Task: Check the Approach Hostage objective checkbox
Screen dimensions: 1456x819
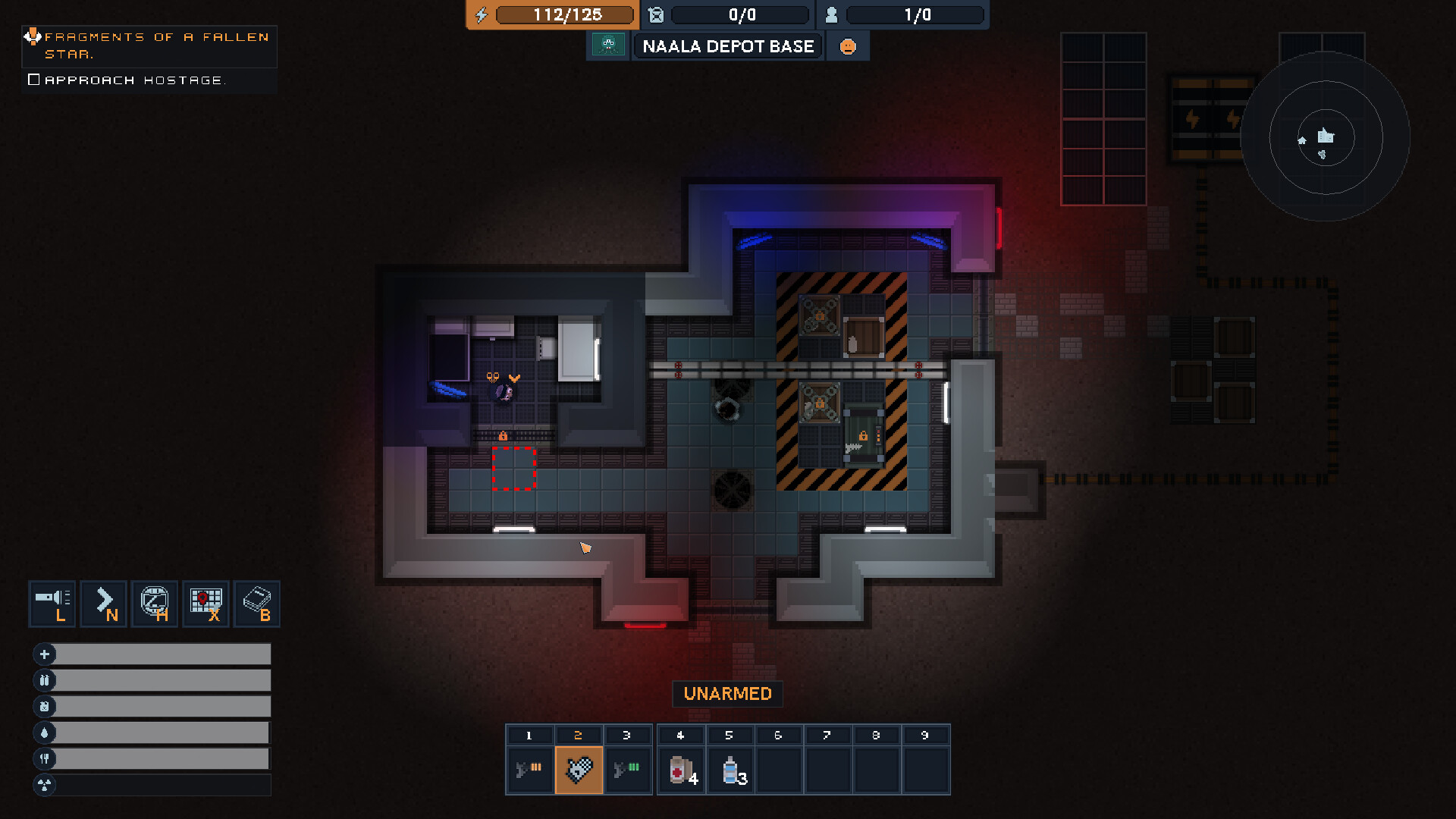Action: coord(34,78)
